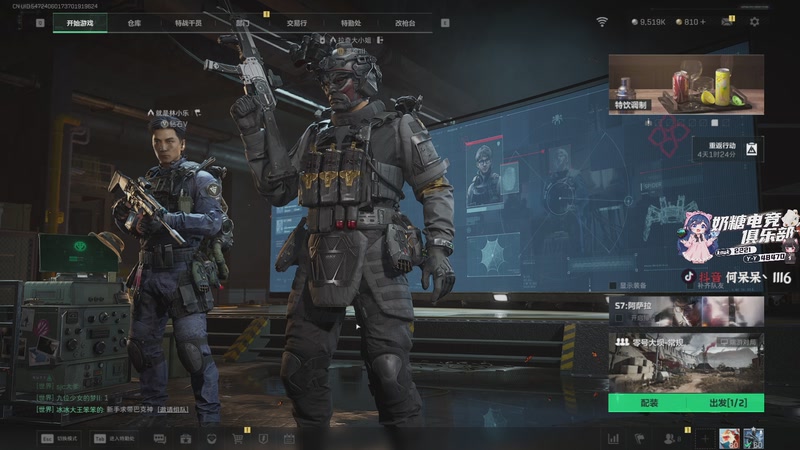Open the shopping cart icon in bottom bar
Viewport: 800px width, 450px height.
coord(237,438)
